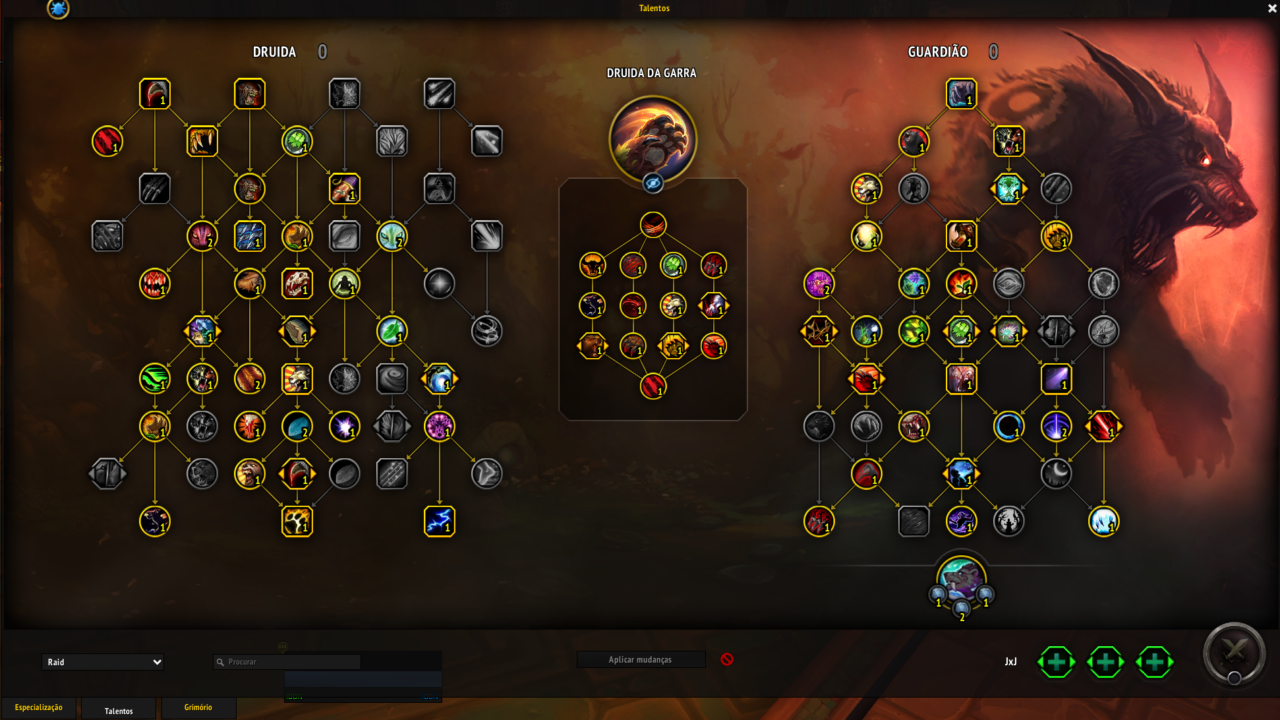Select the blue lightning bolt talent

point(440,521)
